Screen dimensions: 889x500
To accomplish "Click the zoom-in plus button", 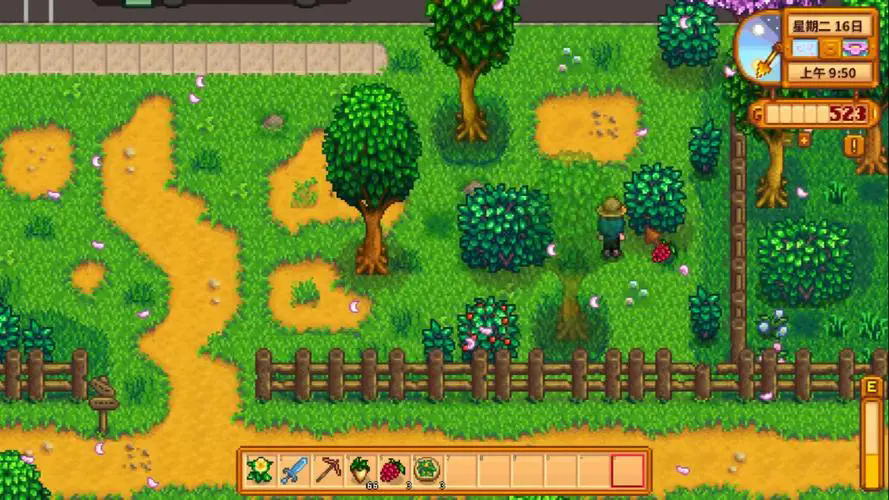I will [802, 139].
